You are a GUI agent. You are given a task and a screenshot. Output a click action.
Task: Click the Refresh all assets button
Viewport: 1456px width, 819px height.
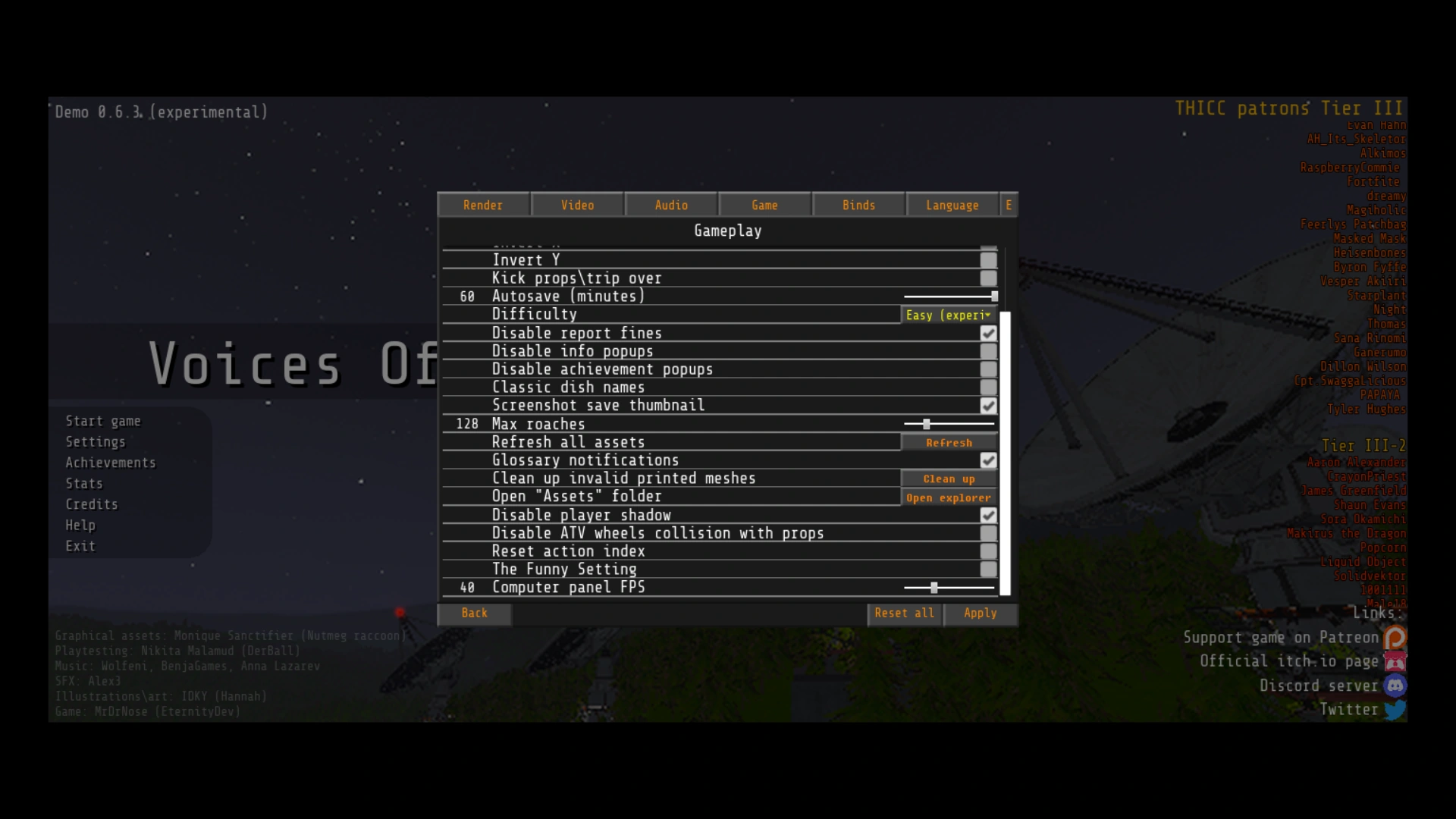[x=949, y=442]
